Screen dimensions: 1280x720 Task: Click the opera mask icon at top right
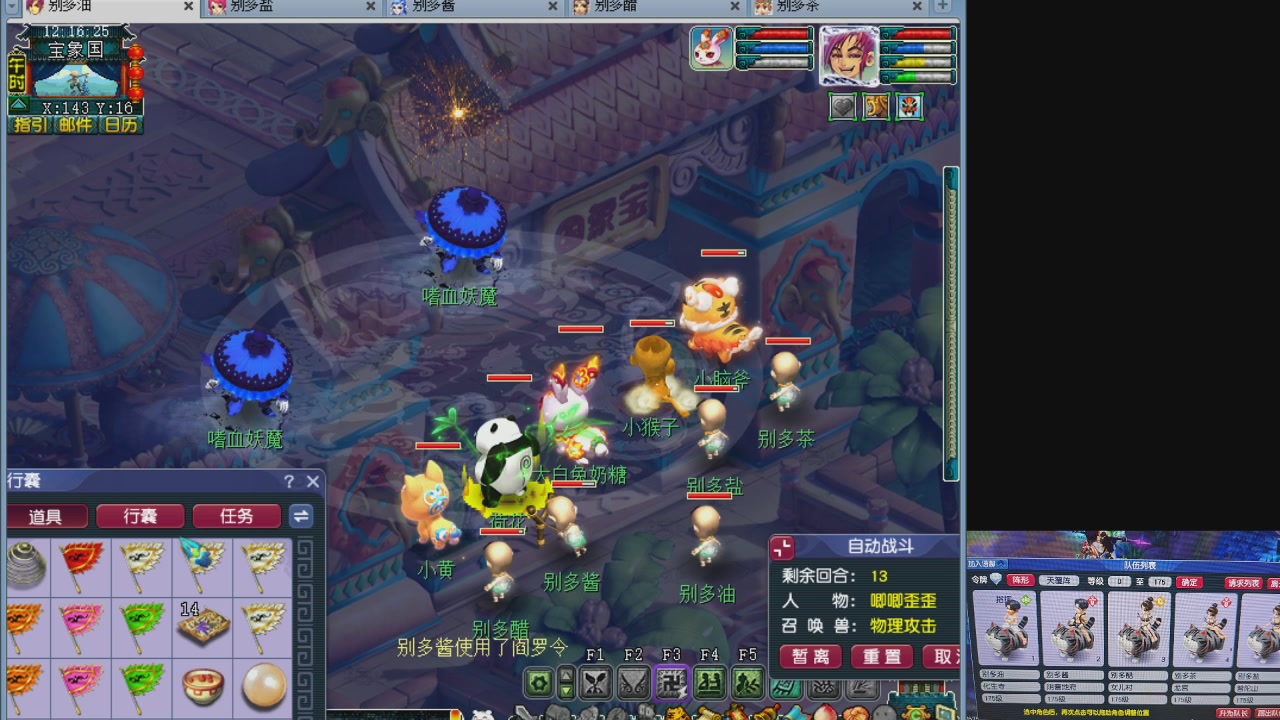(908, 106)
